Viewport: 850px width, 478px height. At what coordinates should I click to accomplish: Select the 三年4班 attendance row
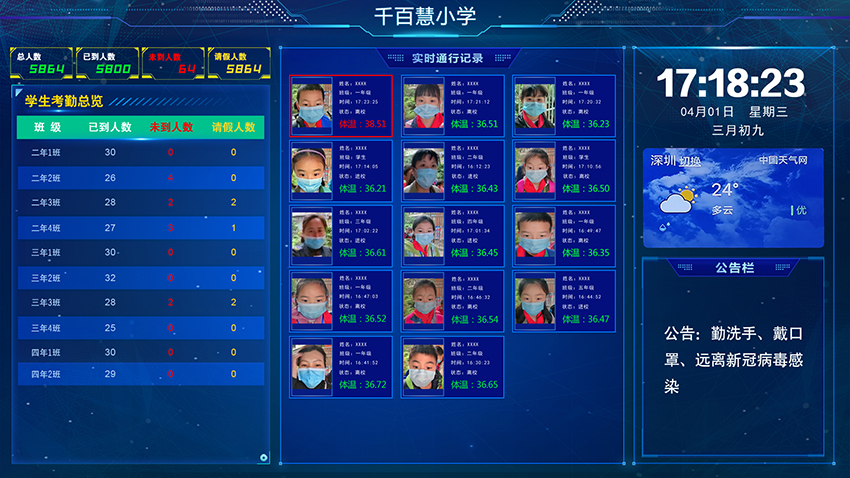click(140, 327)
